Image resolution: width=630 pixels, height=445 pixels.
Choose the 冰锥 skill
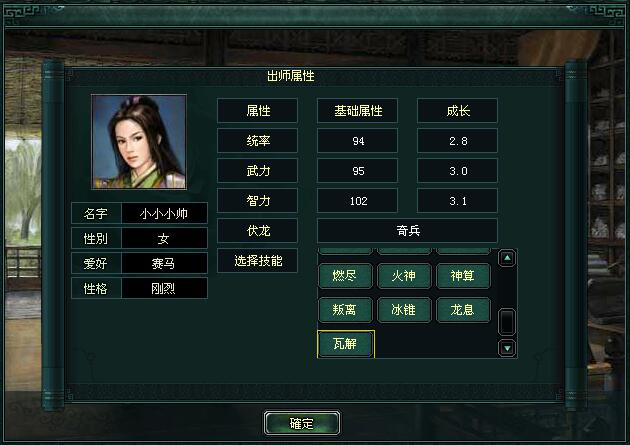point(404,310)
